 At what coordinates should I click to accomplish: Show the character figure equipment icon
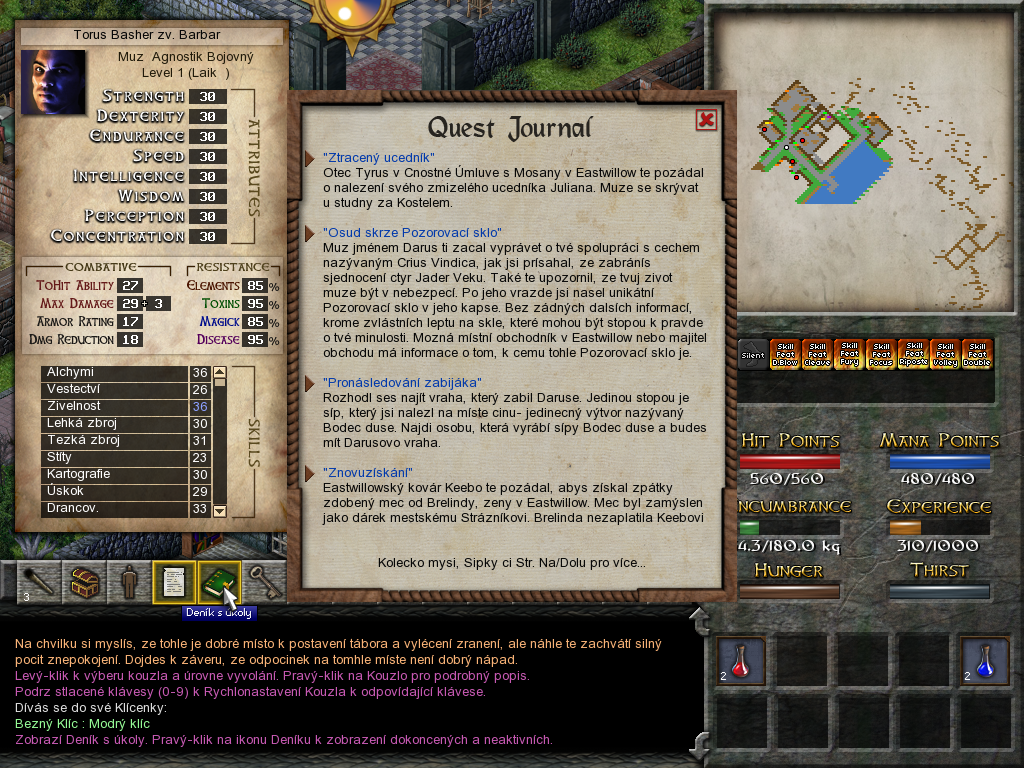pyautogui.click(x=128, y=582)
